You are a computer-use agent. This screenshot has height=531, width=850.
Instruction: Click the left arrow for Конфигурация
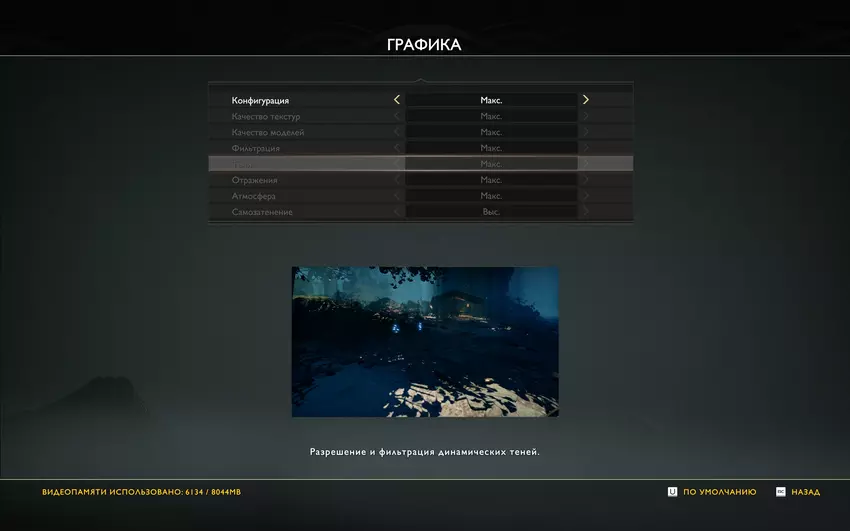coord(397,100)
